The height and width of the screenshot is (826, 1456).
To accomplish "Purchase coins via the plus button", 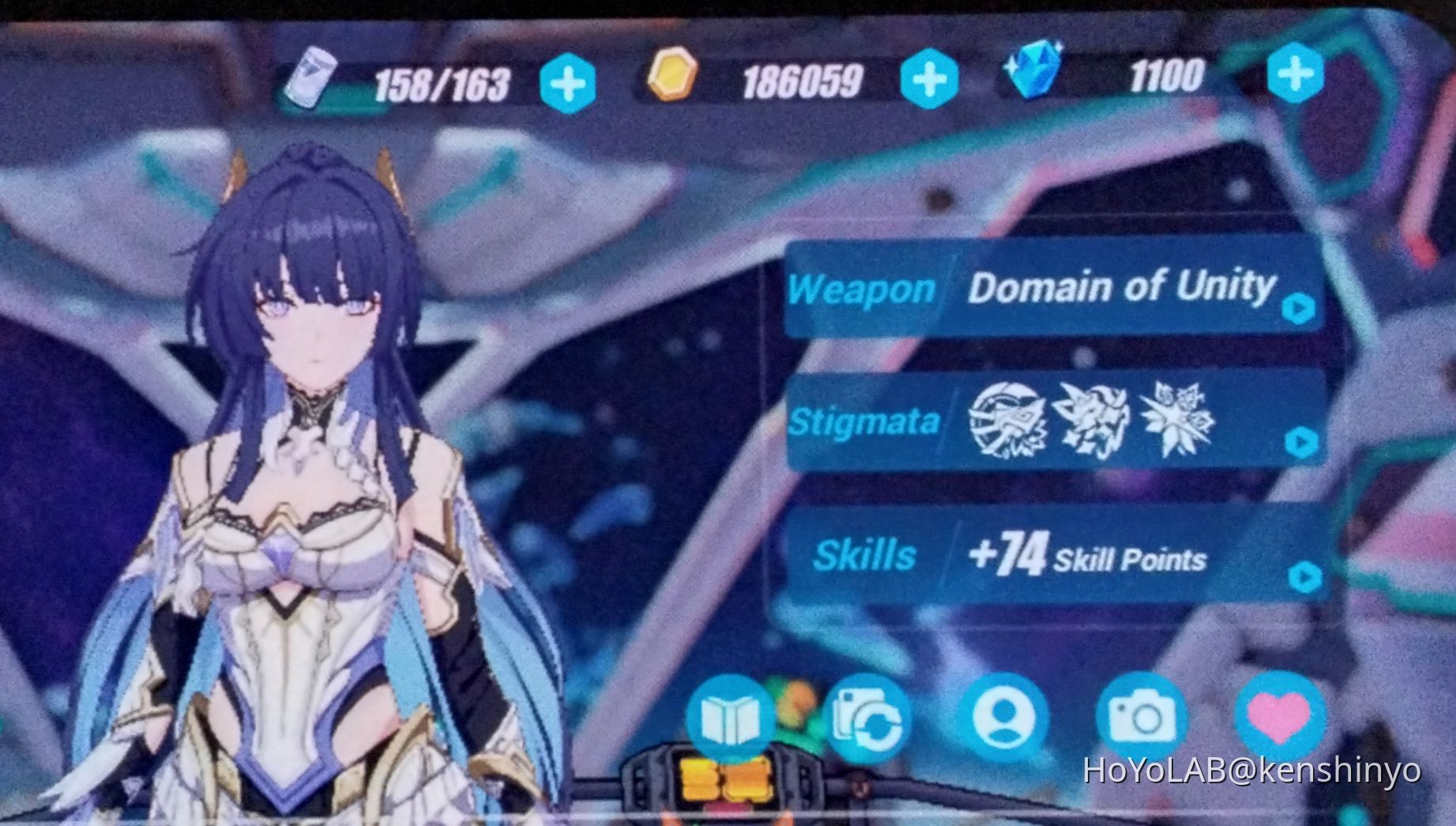I will pos(930,79).
